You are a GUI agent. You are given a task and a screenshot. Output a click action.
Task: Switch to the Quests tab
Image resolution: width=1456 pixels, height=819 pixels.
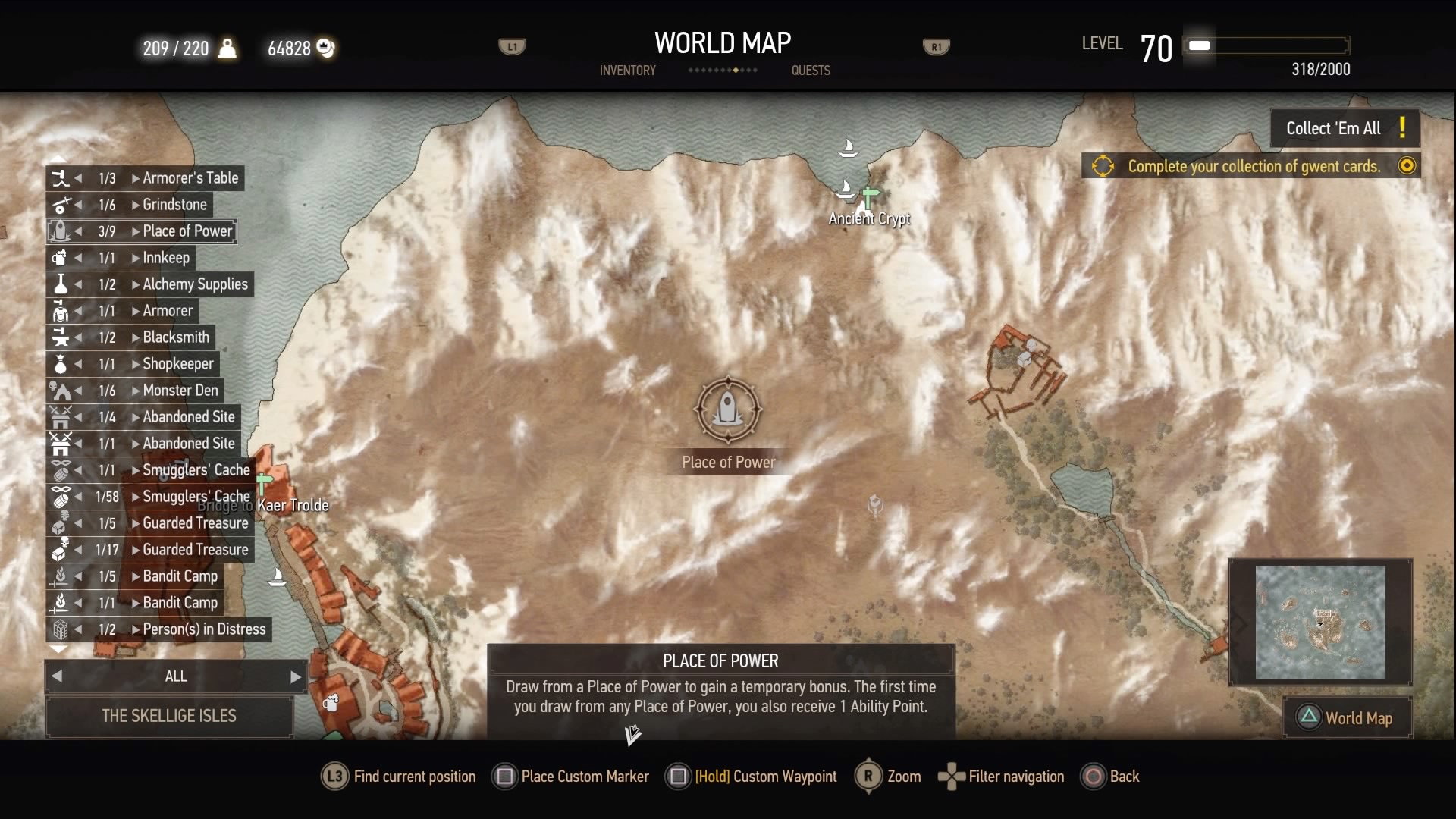pos(811,71)
